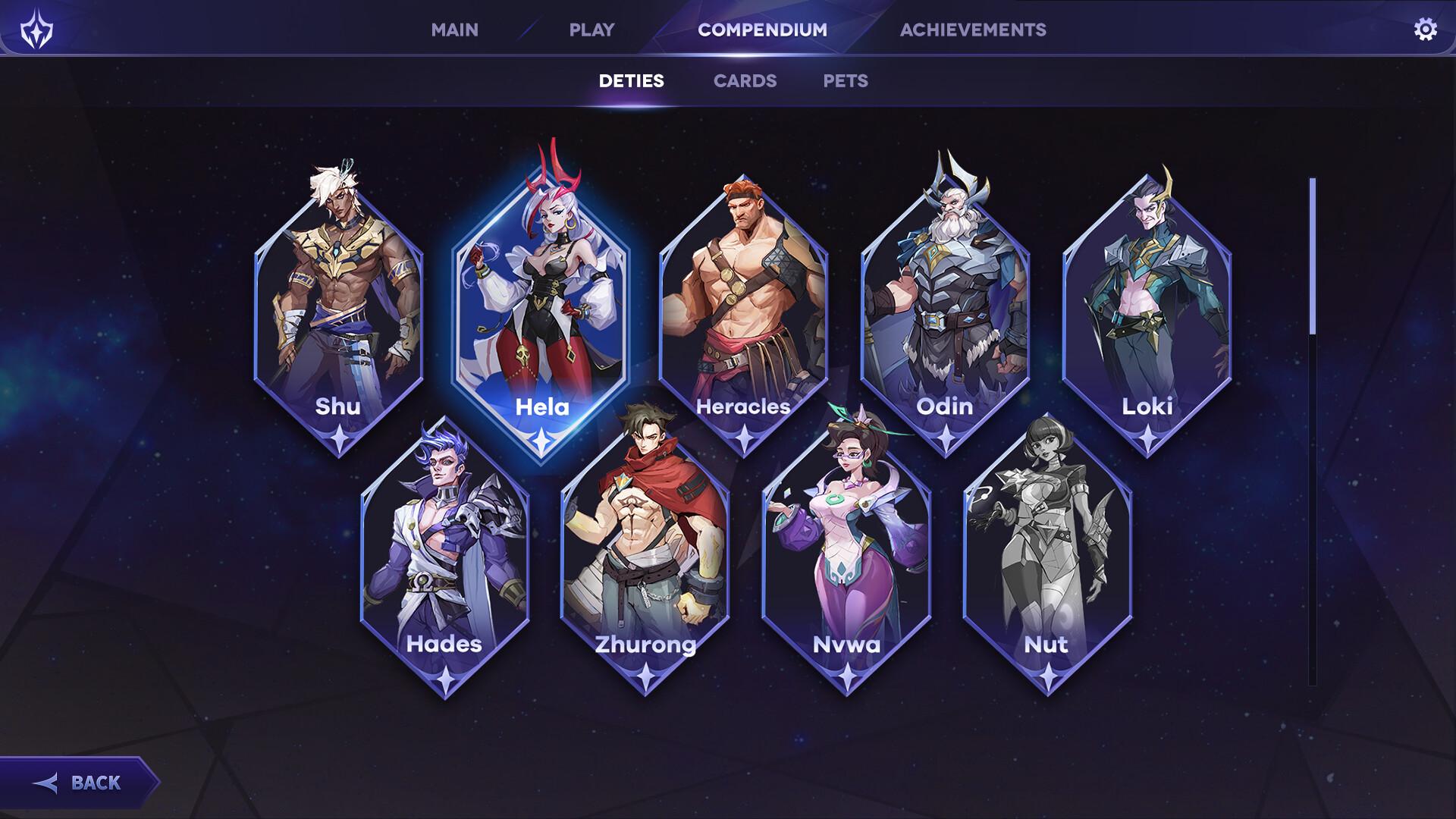Switch to the Play tab
The height and width of the screenshot is (819, 1456).
591,30
